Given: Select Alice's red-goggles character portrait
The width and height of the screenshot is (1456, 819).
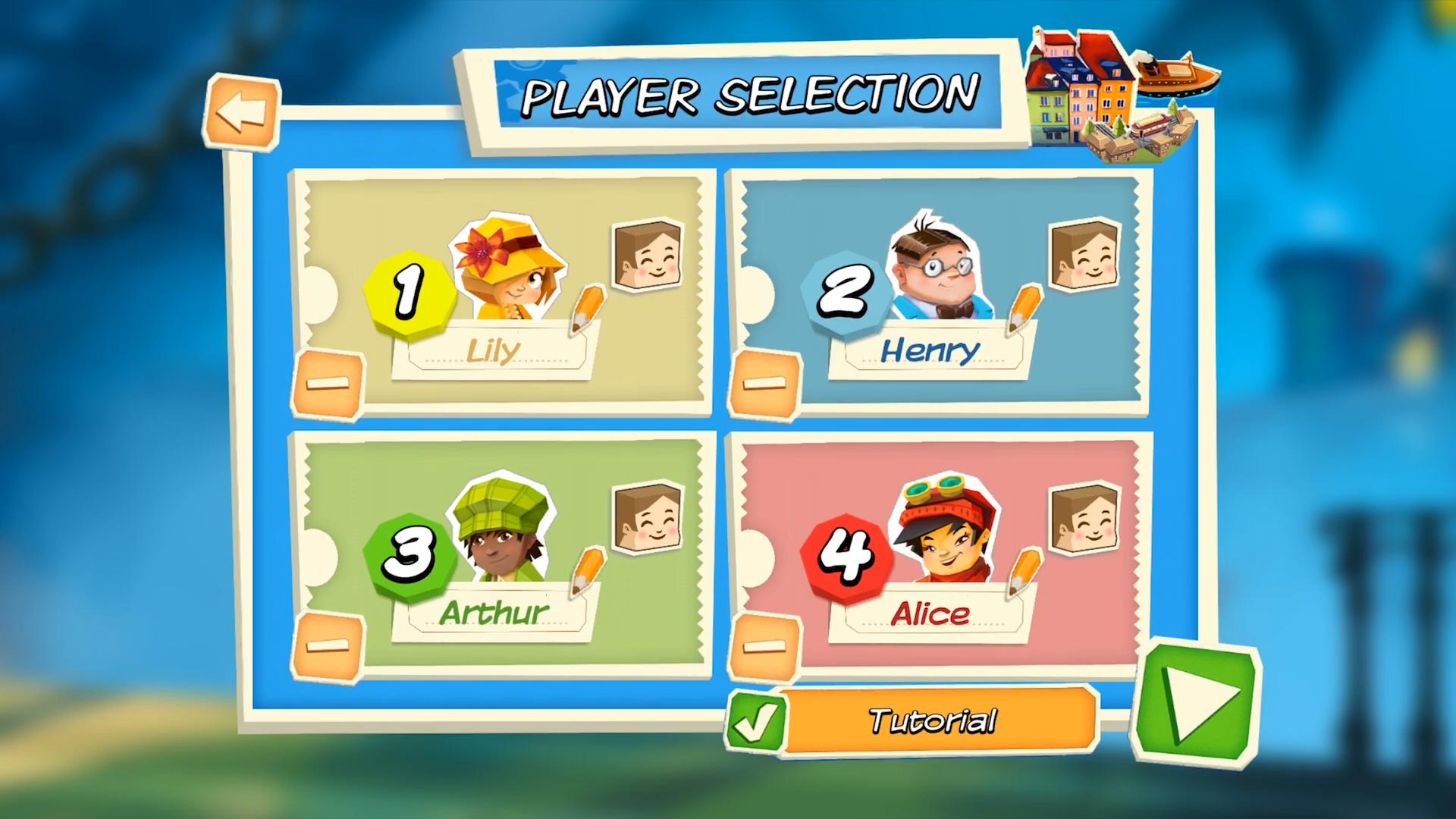Looking at the screenshot, I should click(x=945, y=531).
